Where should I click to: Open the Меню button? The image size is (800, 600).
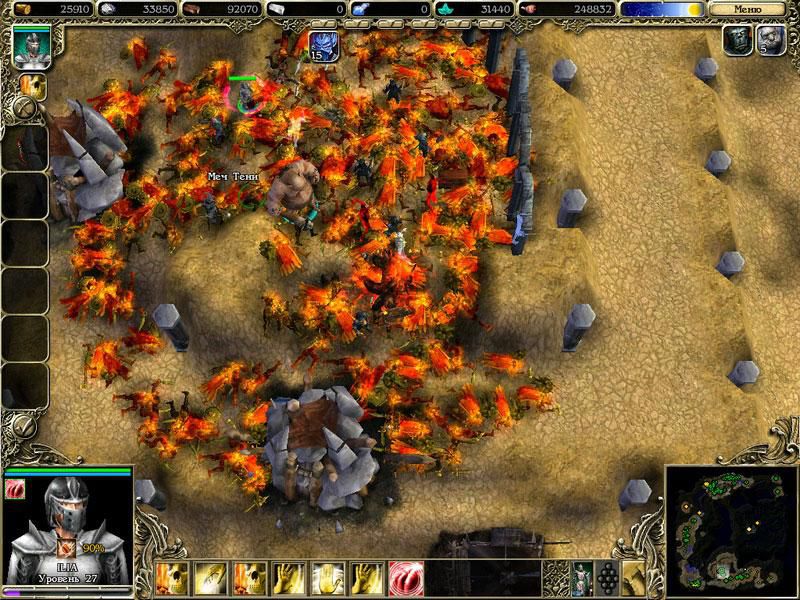(747, 8)
